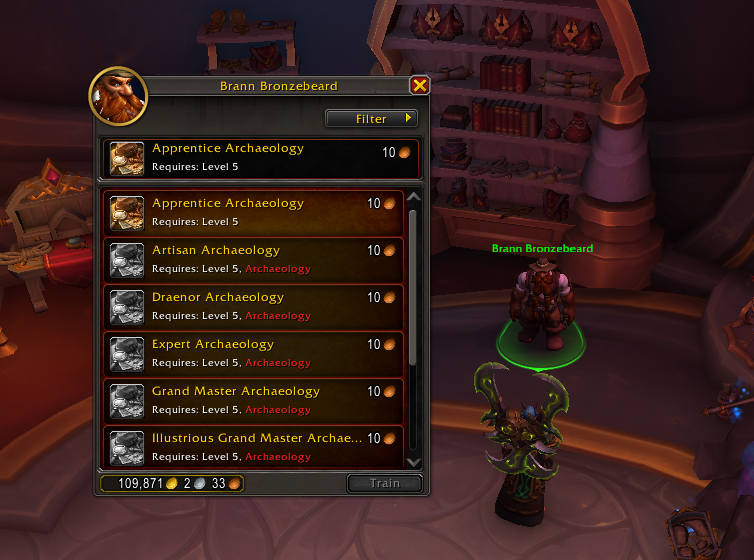
Task: Select the Artisan Archaeology row
Action: [254, 257]
